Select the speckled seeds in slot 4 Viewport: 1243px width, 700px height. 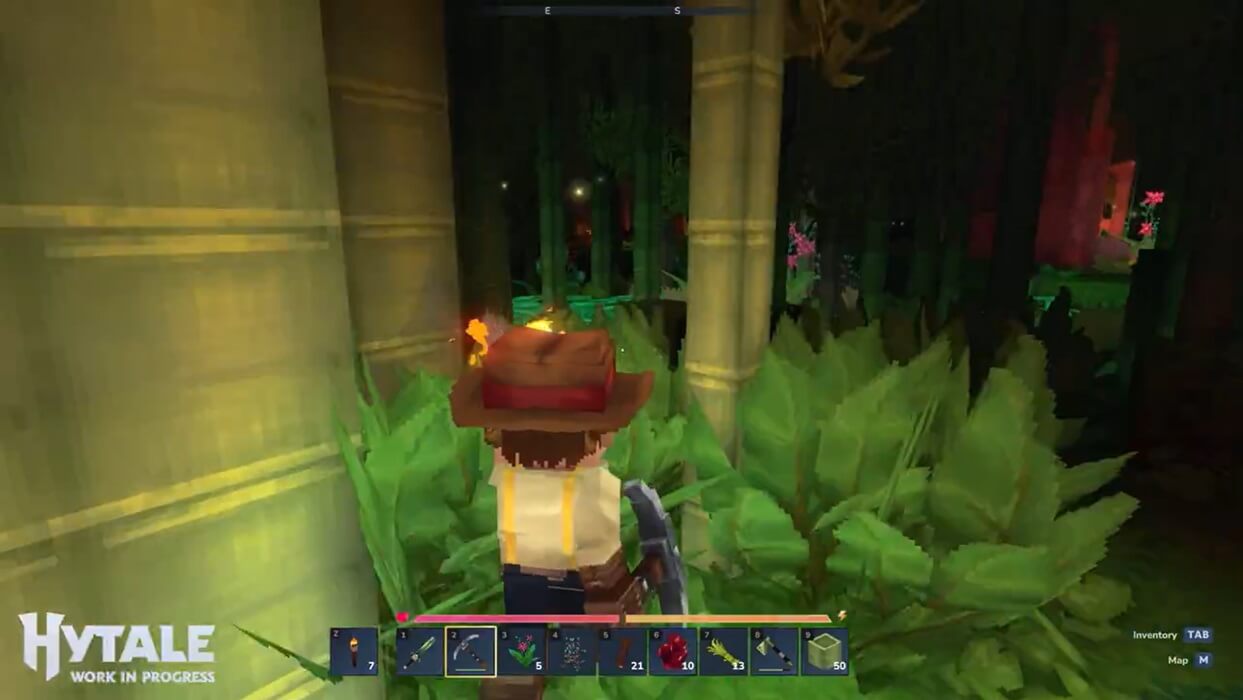(572, 651)
